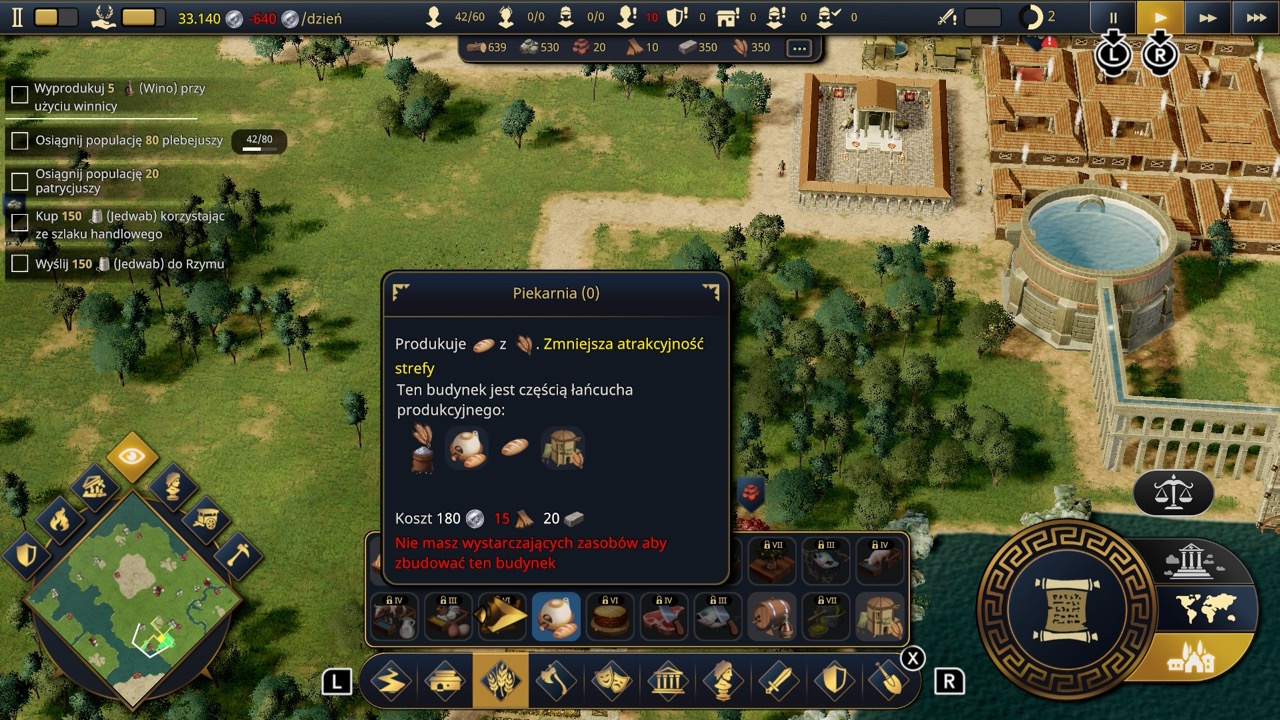Screen dimensions: 1280x720
Task: Select the shovel demolish tool
Action: 889,682
